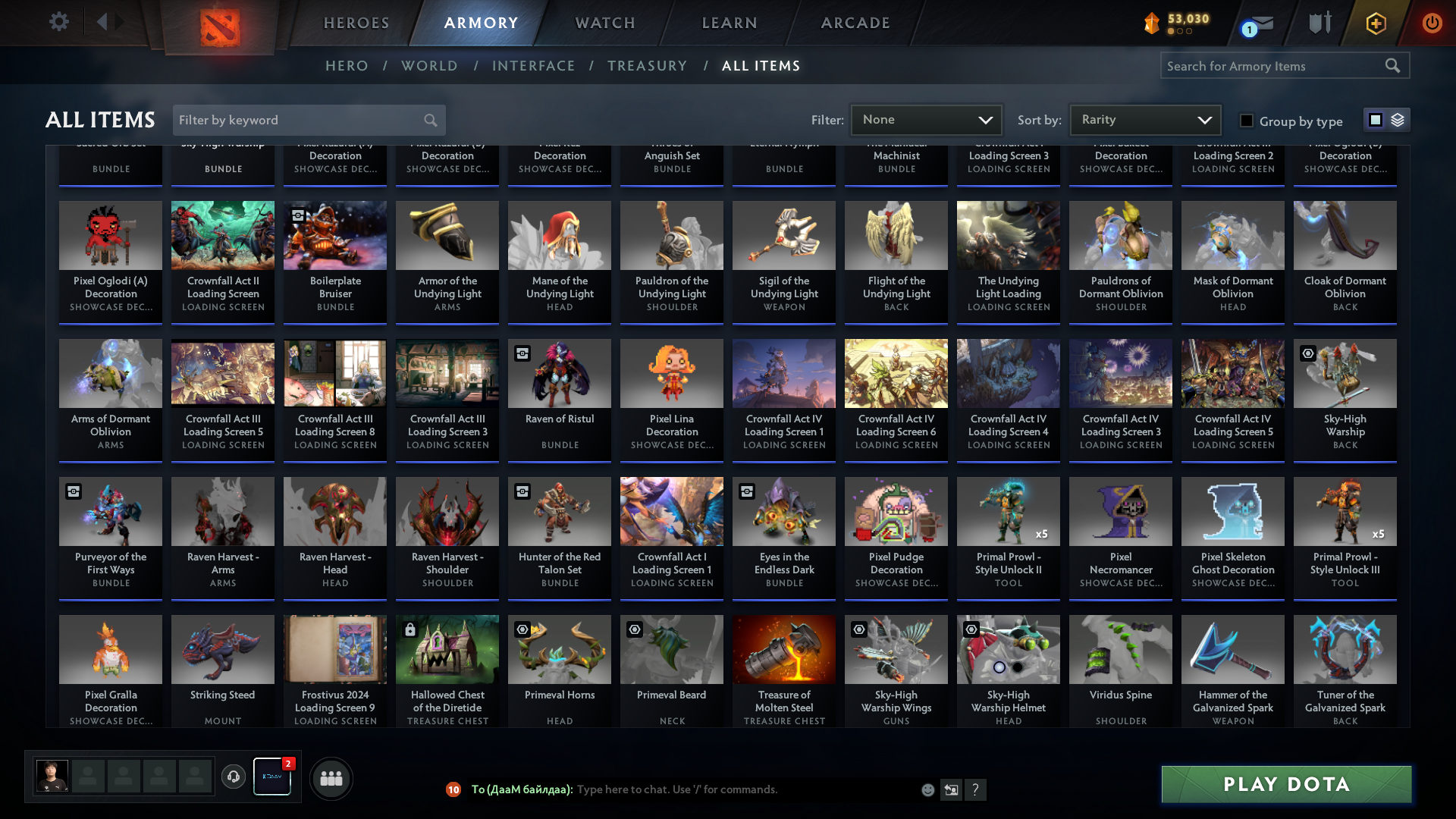Click the headset voice chat icon
1456x819 pixels.
click(233, 778)
